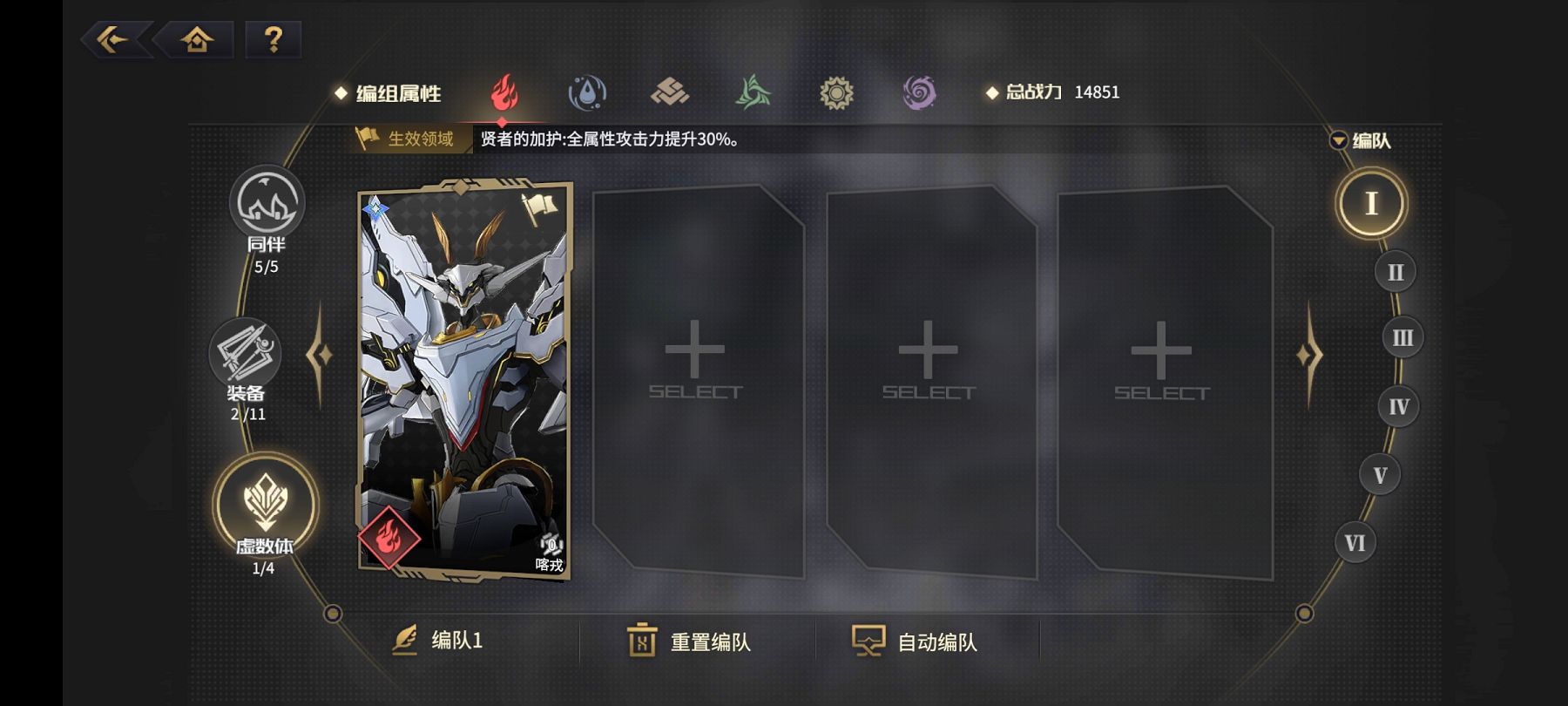Go back with the arrow button
Viewport: 1568px width, 706px height.
click(x=113, y=39)
